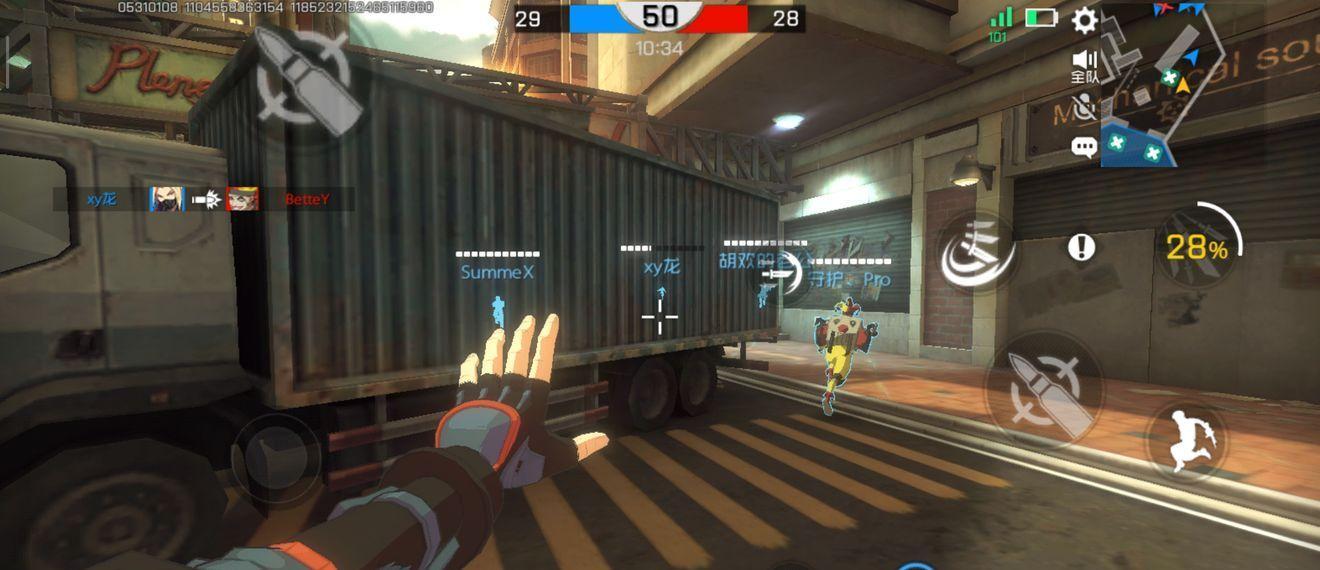The height and width of the screenshot is (570, 1320).
Task: Activate the spinning blade dash skill
Action: click(977, 251)
